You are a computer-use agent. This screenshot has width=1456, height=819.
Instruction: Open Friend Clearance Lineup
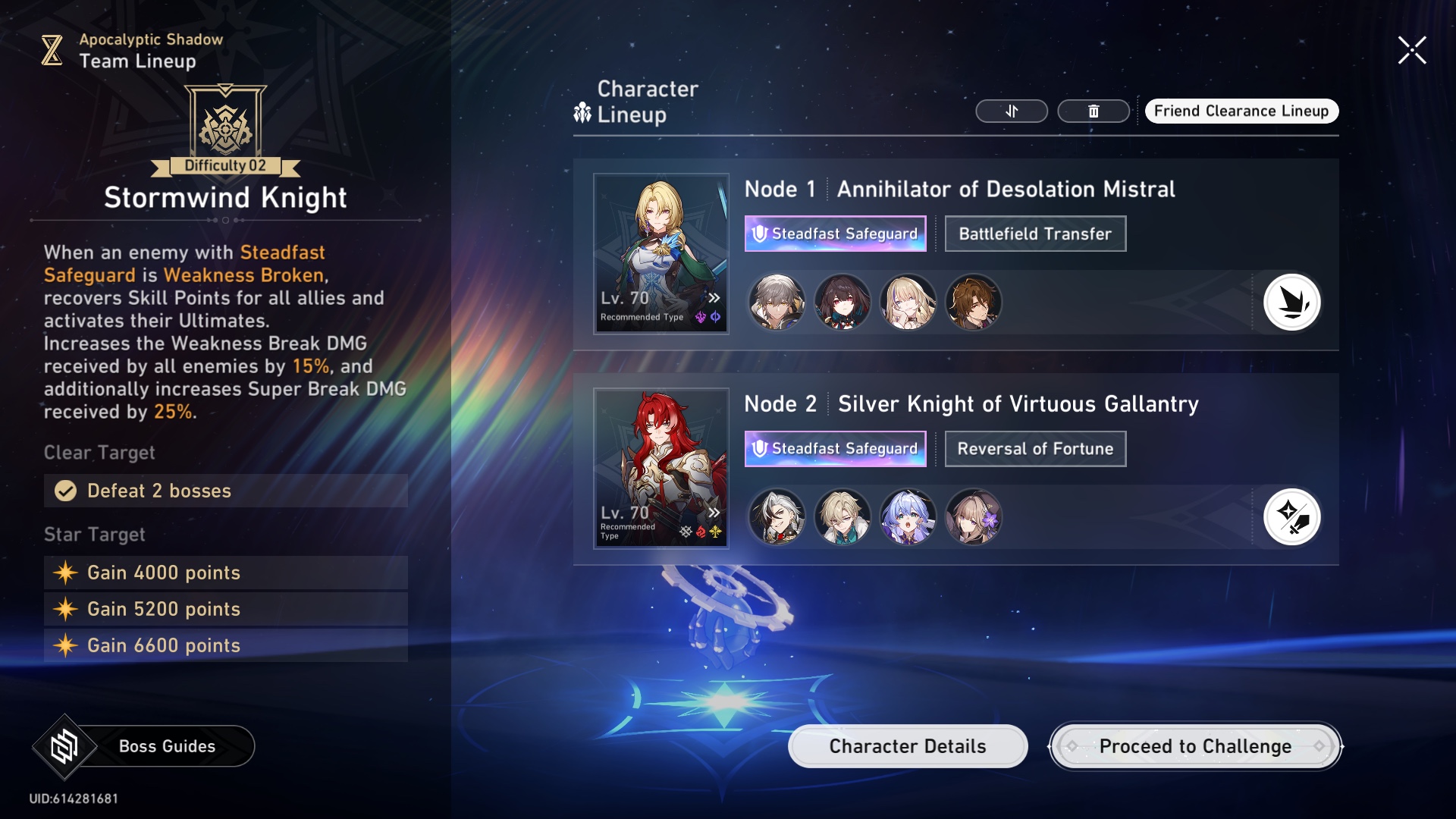[x=1241, y=111]
